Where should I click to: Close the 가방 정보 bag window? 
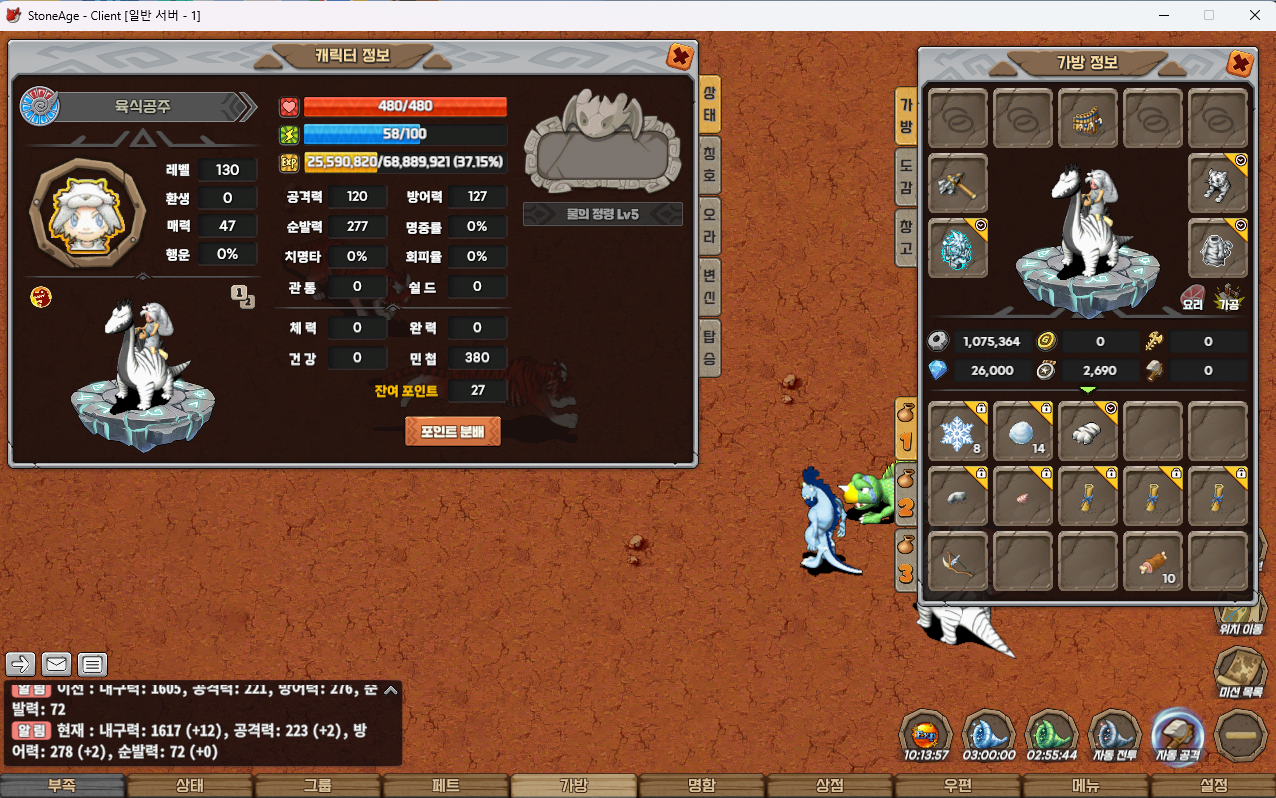tap(1239, 64)
